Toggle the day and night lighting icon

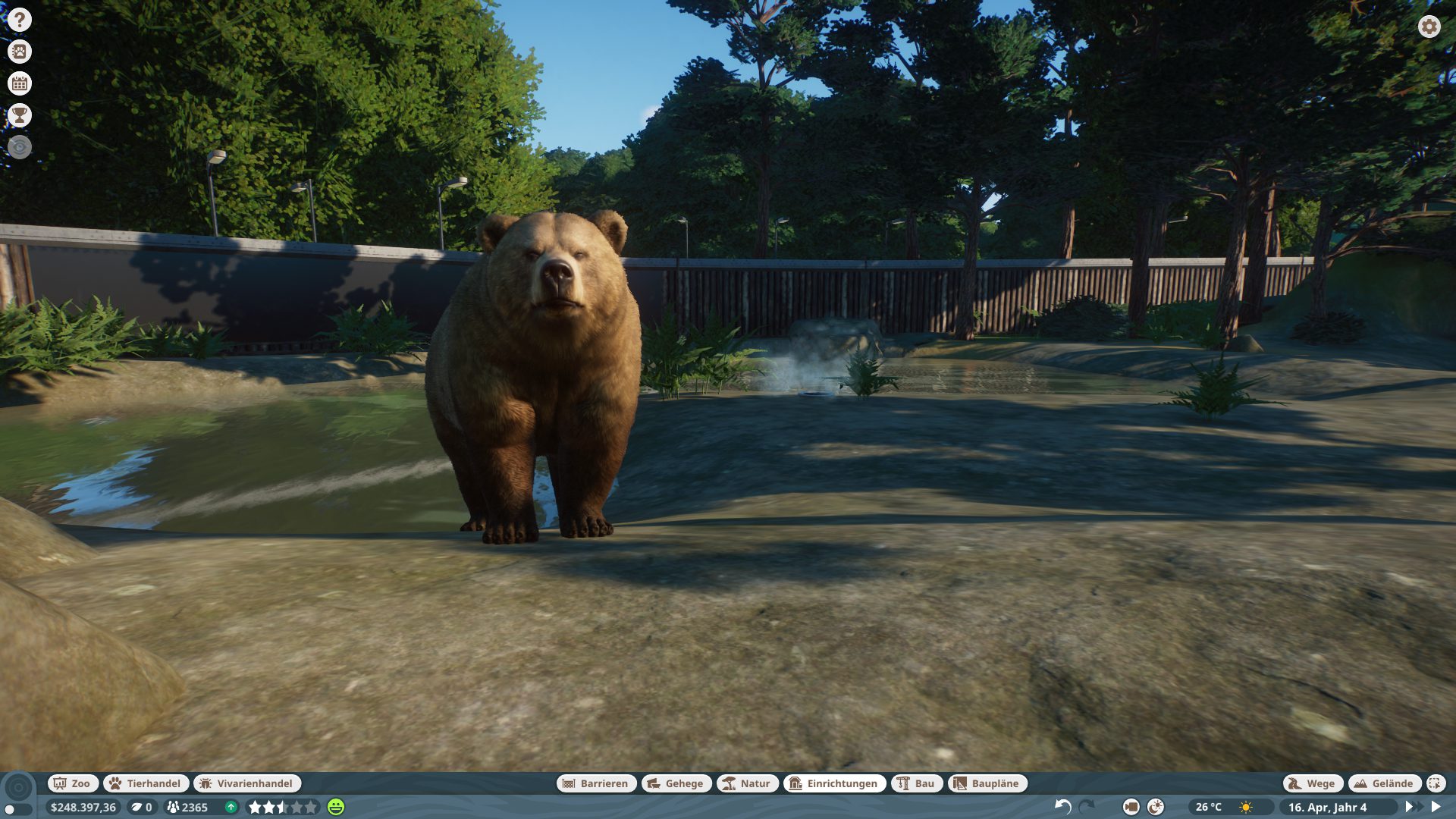1156,807
